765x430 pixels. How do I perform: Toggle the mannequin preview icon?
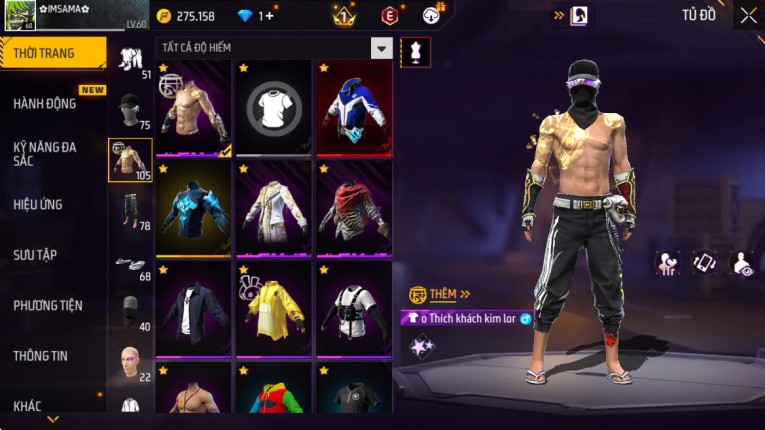click(416, 52)
